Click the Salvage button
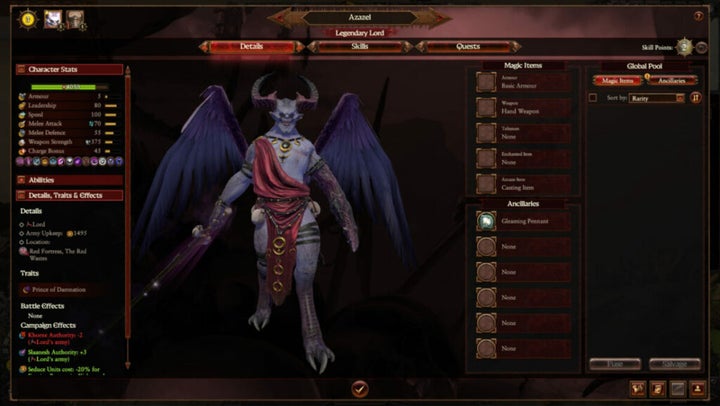The height and width of the screenshot is (406, 720). click(674, 364)
